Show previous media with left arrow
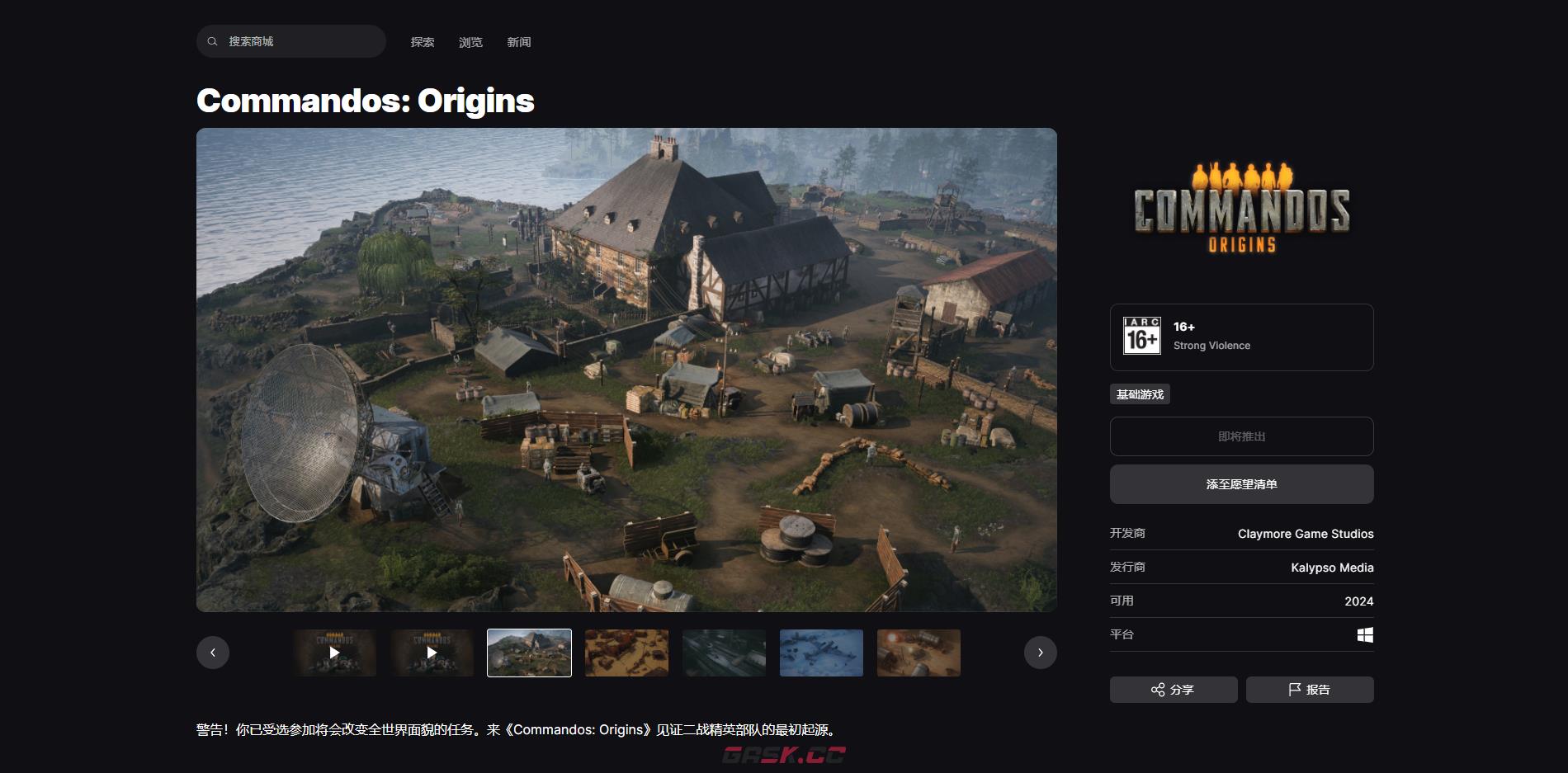This screenshot has width=1568, height=773. pyautogui.click(x=213, y=653)
